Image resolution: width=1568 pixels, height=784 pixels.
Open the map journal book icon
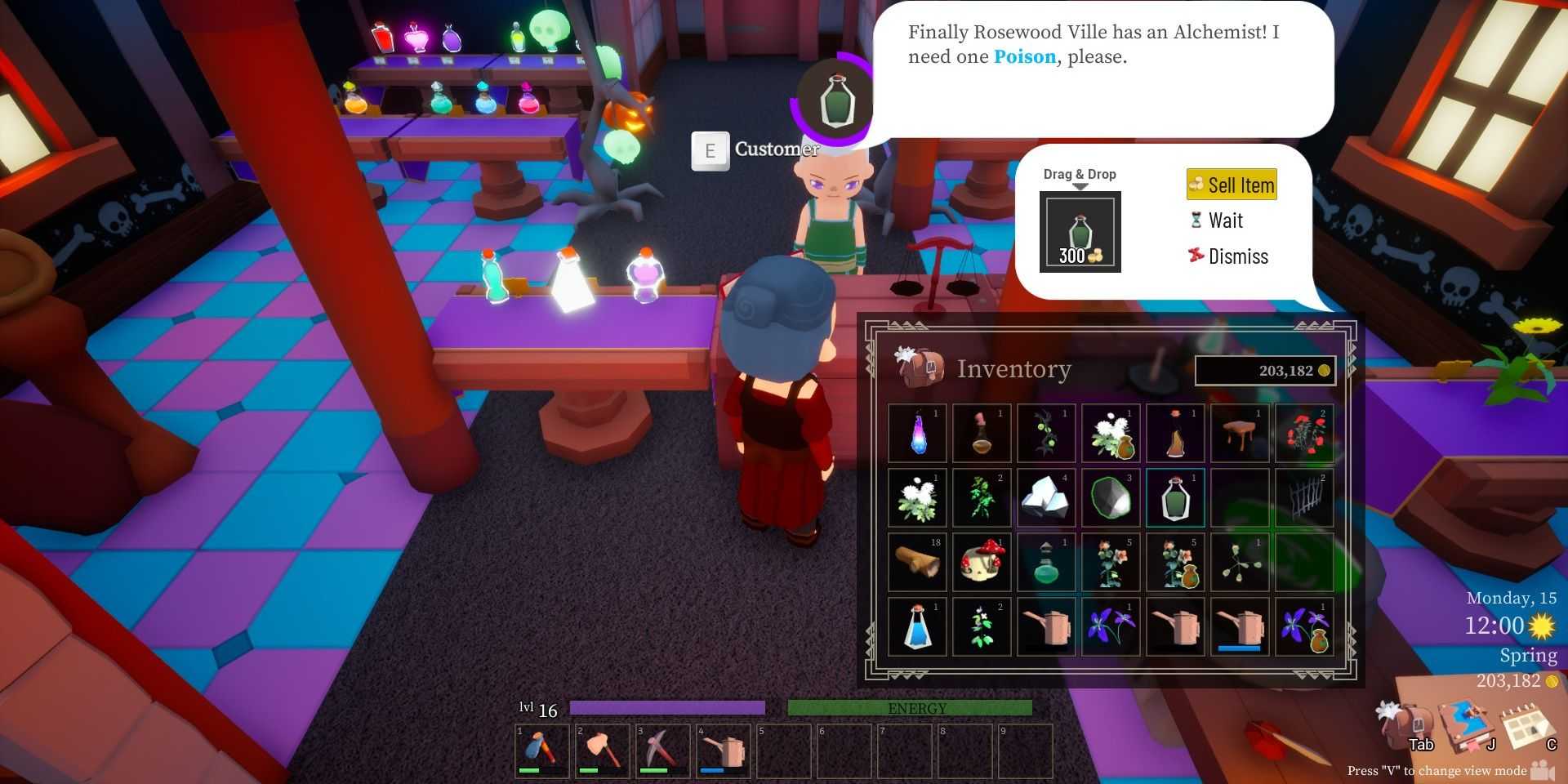click(1467, 725)
